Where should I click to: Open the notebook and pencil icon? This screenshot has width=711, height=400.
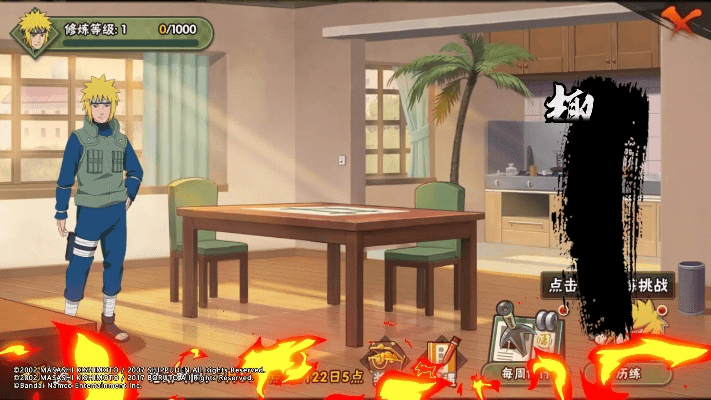click(440, 355)
